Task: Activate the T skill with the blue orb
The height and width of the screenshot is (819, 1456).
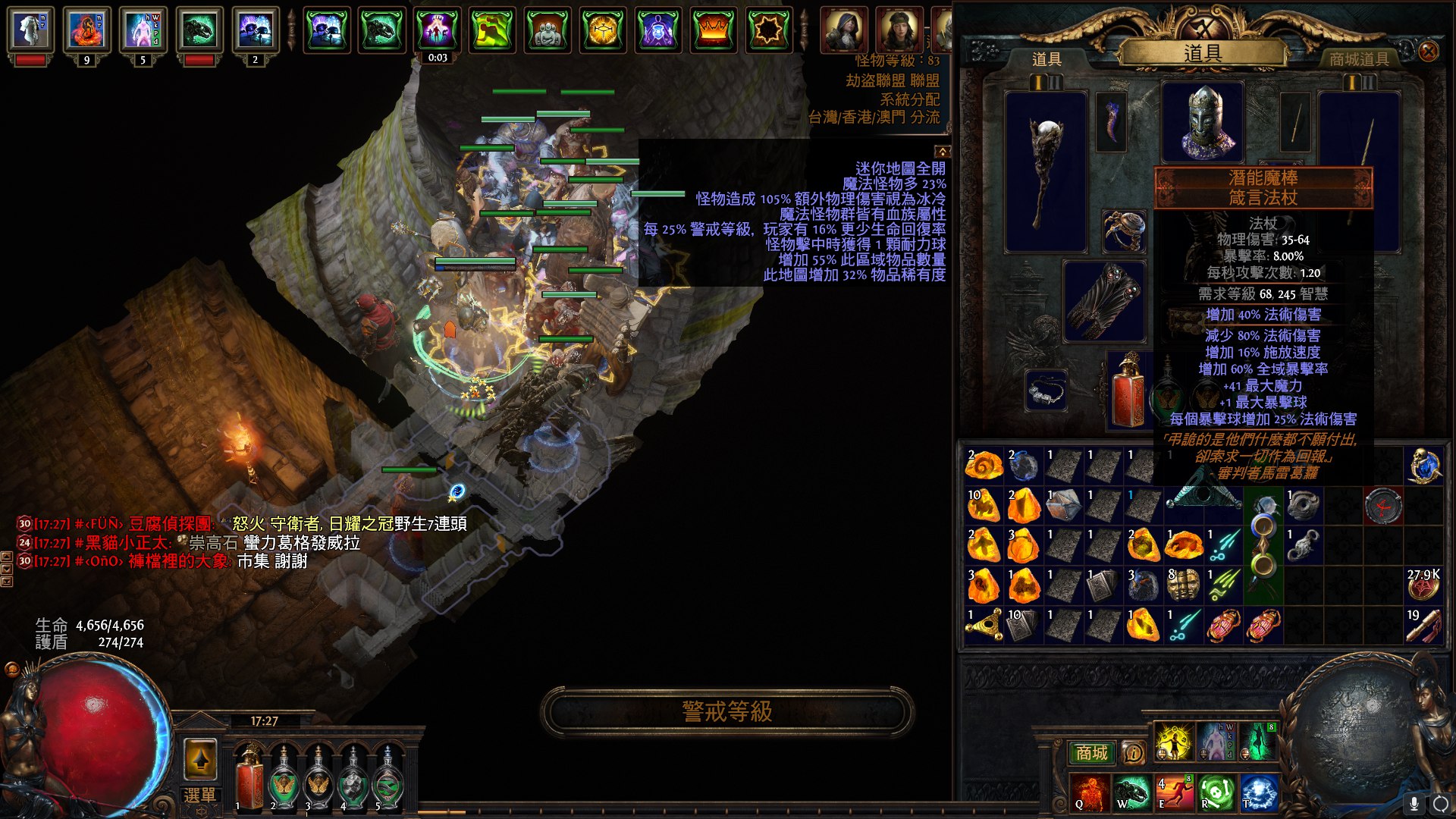Action: [x=1260, y=792]
